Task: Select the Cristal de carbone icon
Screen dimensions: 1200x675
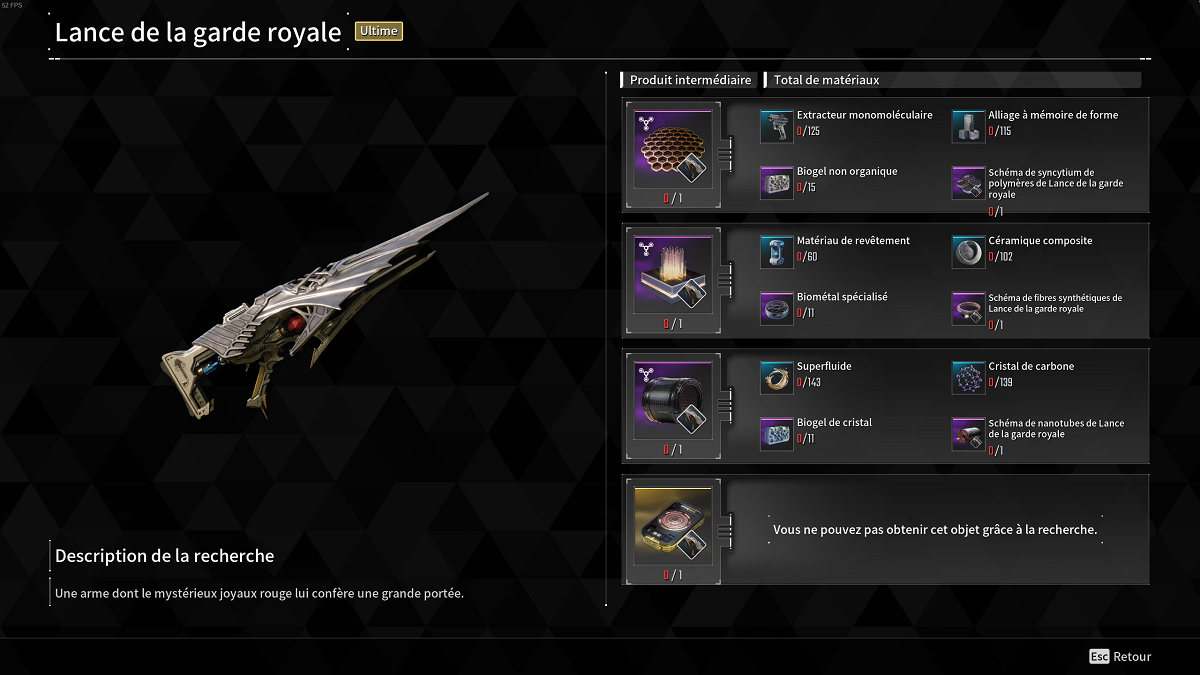Action: 968,377
